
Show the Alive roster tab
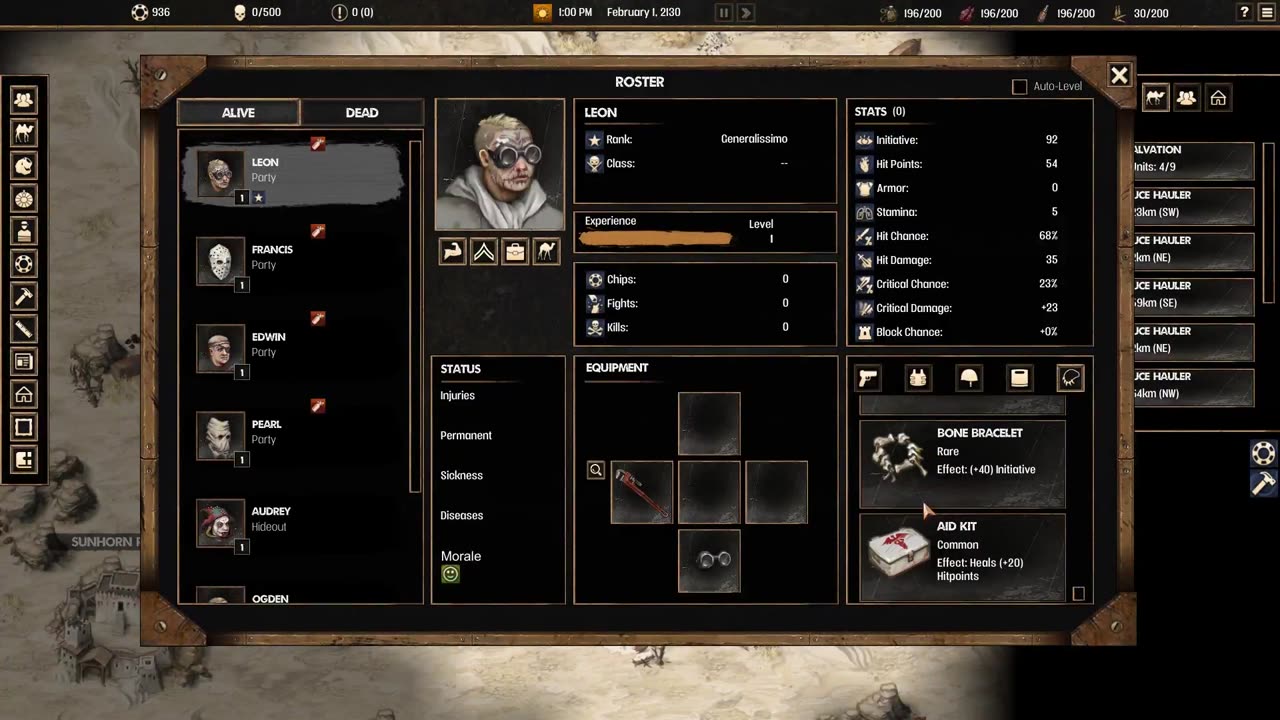tap(238, 113)
